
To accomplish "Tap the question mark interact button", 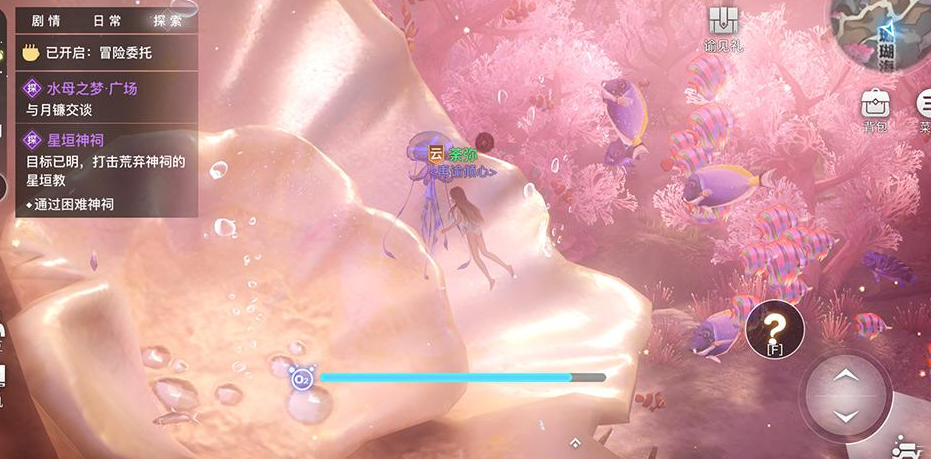I will [774, 326].
